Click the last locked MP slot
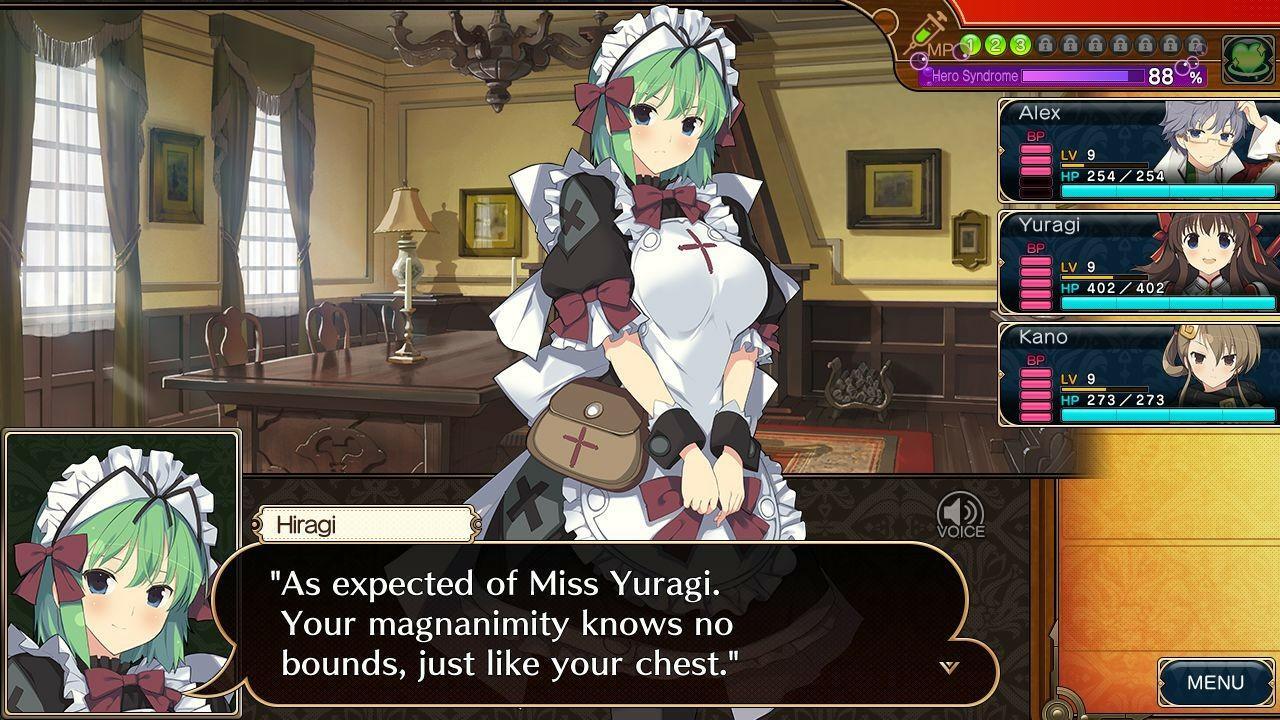This screenshot has width=1280, height=720. point(1194,44)
